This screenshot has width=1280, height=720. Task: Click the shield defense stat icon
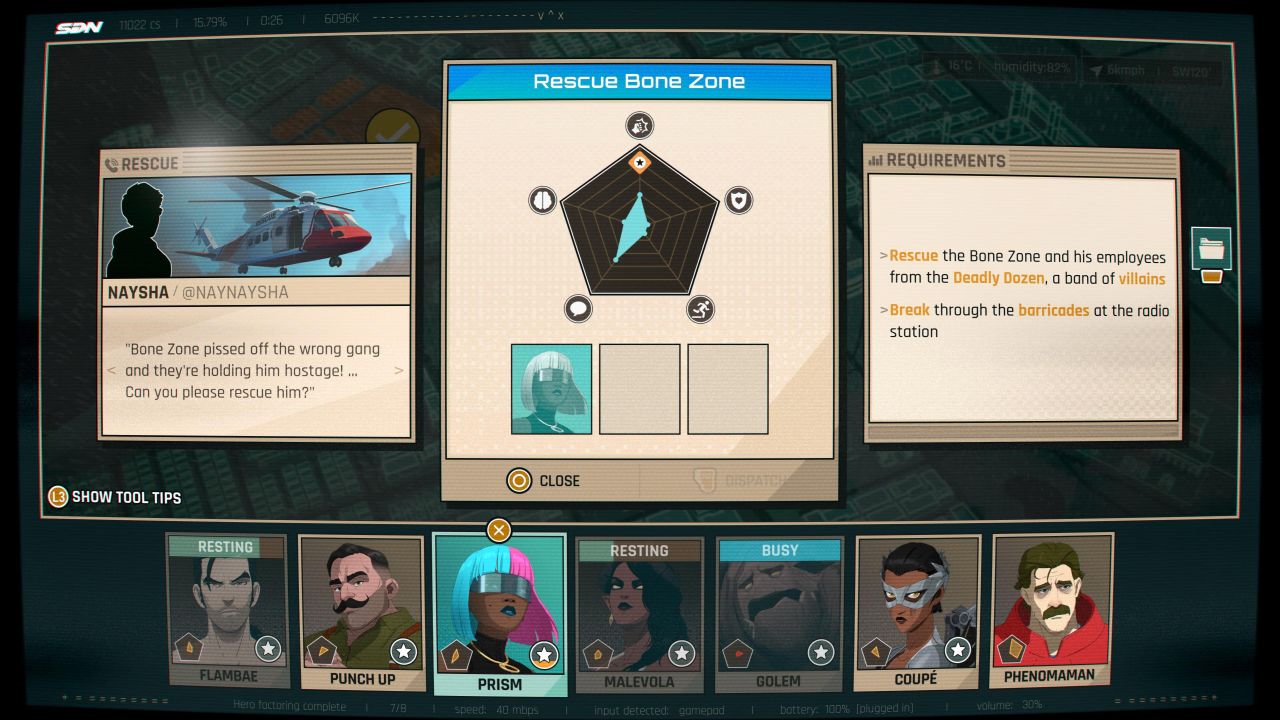738,200
